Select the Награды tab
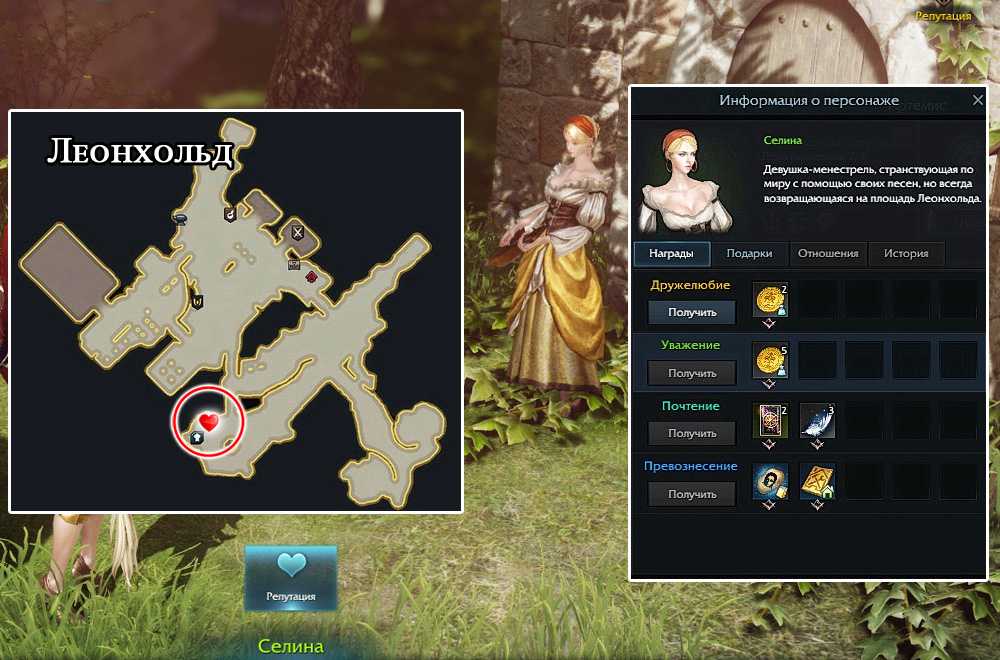Screen dimensions: 1000x660 tap(671, 253)
